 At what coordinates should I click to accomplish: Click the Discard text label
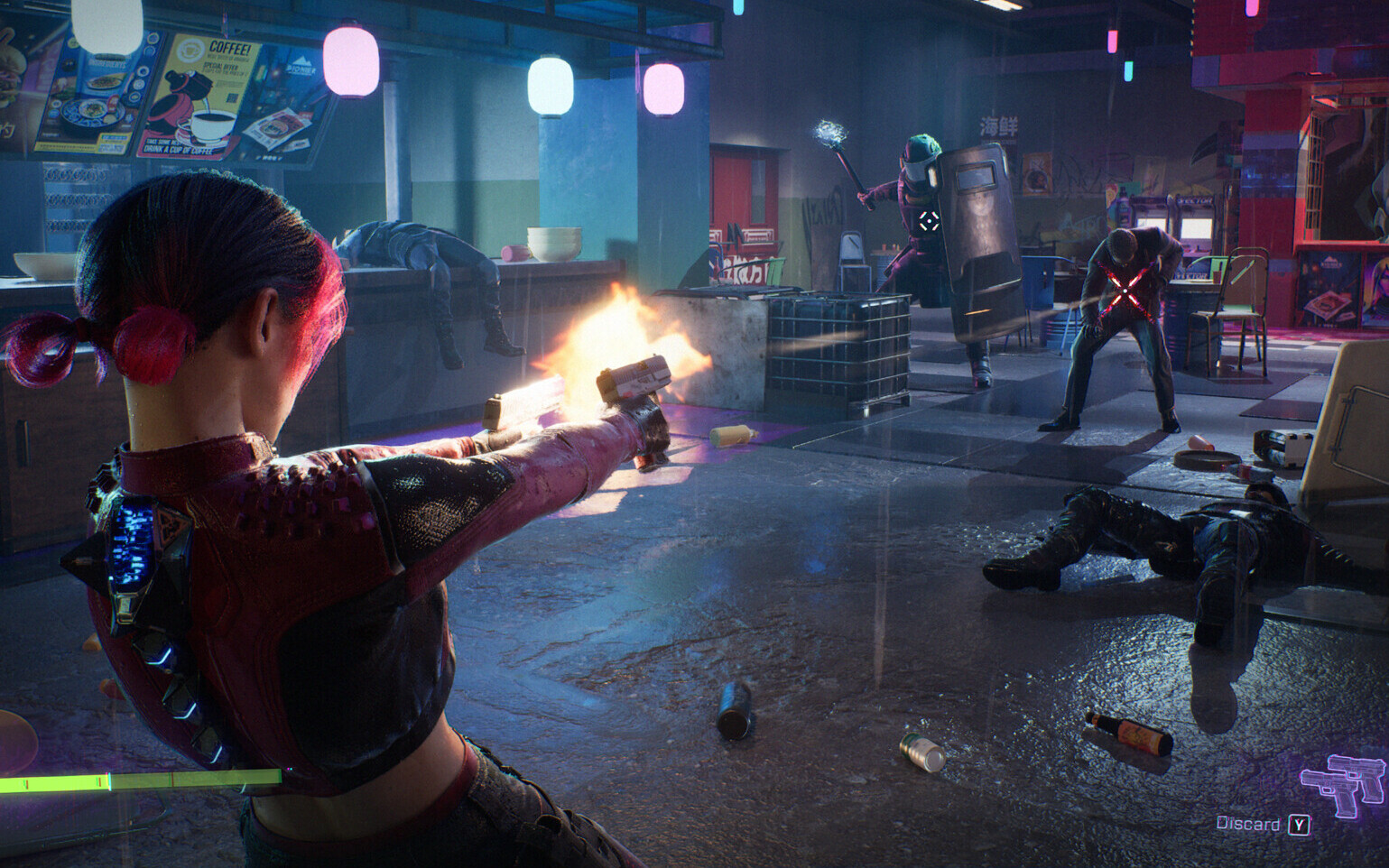click(1249, 825)
